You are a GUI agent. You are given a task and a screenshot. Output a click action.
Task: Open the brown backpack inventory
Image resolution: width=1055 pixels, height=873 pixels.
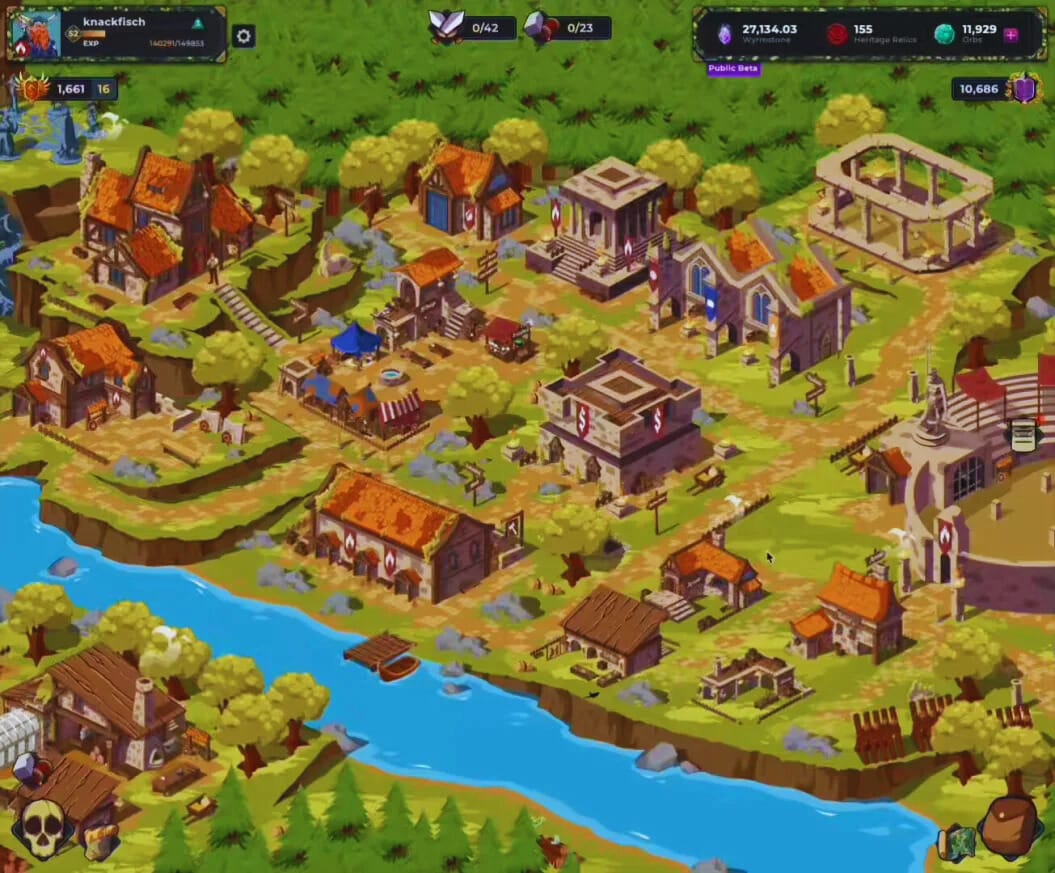tap(1009, 825)
